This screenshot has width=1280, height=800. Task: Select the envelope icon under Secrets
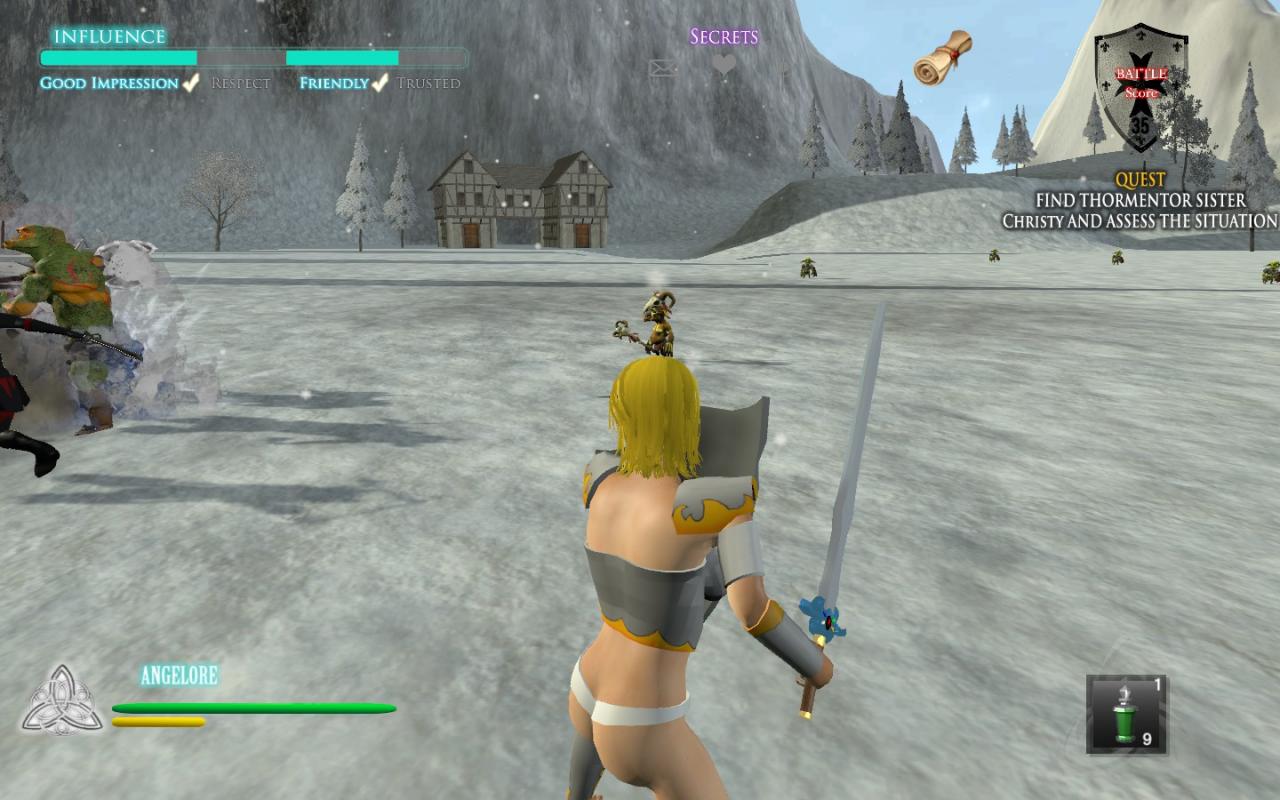[663, 68]
